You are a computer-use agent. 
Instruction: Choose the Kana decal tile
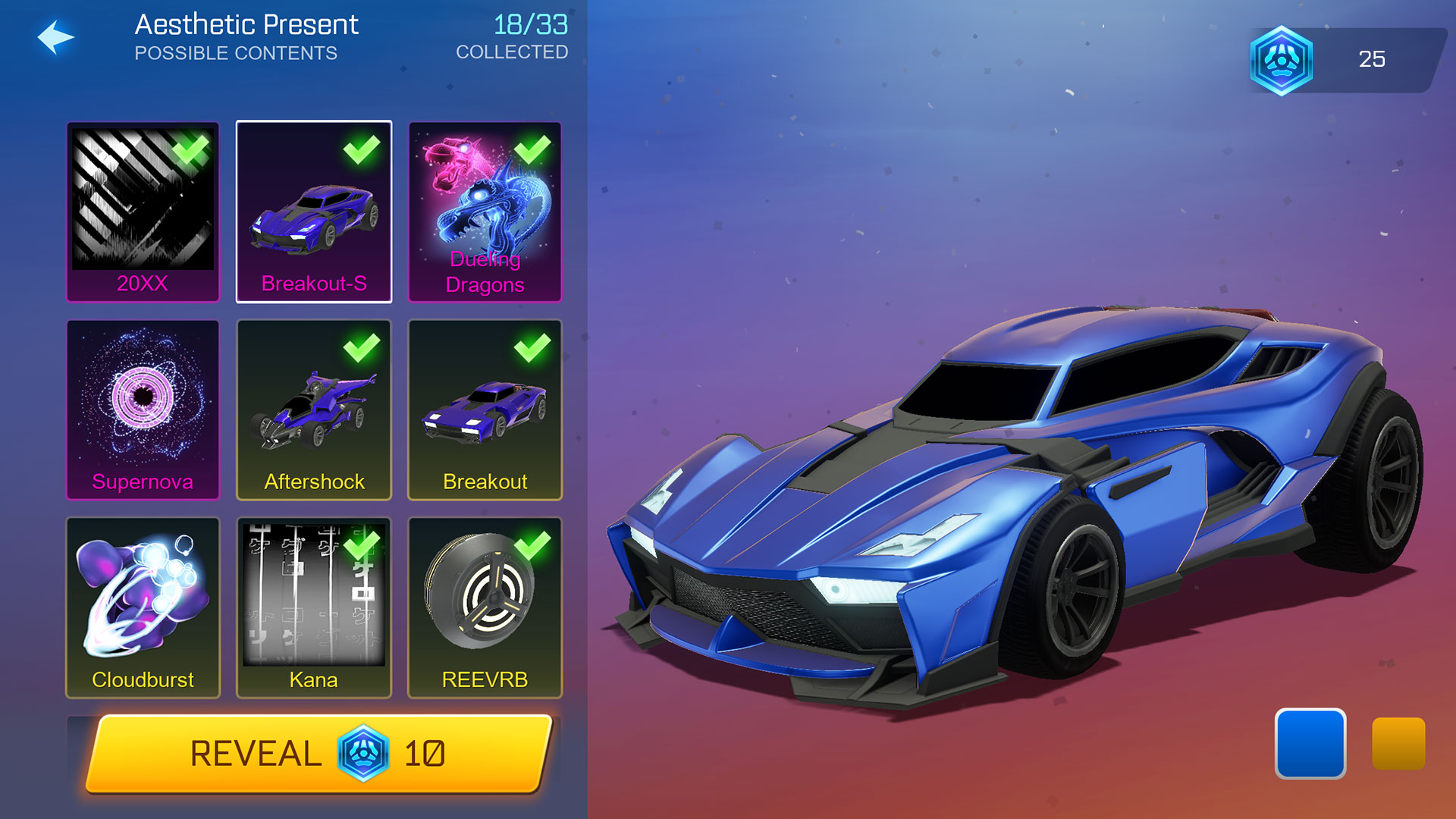[314, 607]
